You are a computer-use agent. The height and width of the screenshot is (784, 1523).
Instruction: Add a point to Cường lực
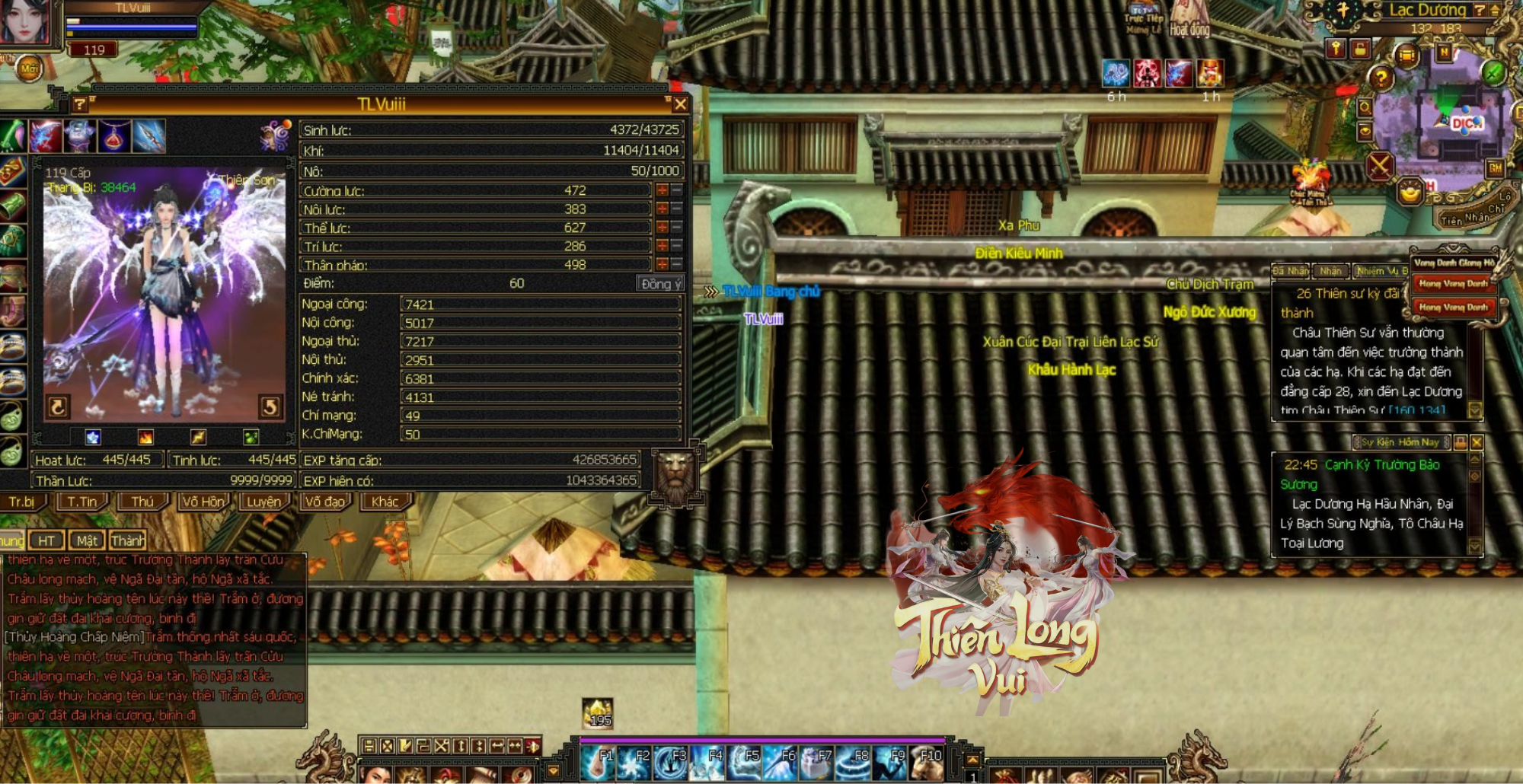pyautogui.click(x=662, y=190)
